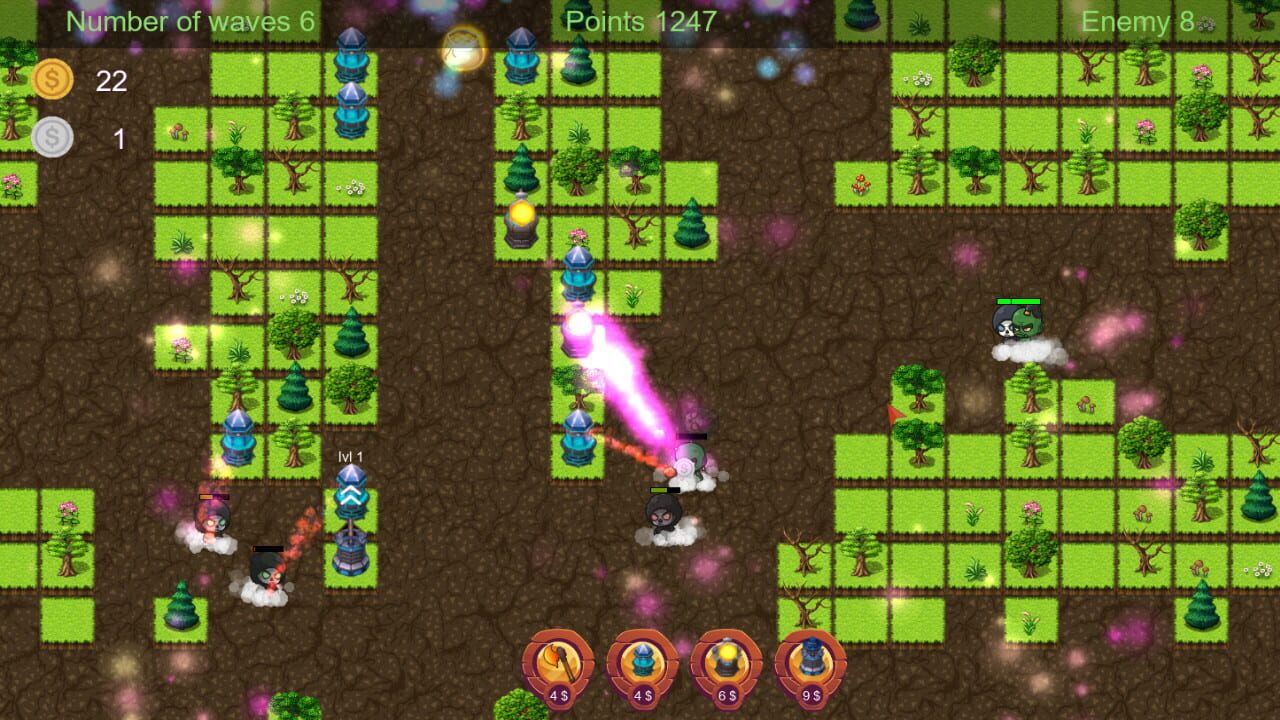The width and height of the screenshot is (1280, 720).
Task: Click the Points 1247 counter
Action: click(x=639, y=20)
